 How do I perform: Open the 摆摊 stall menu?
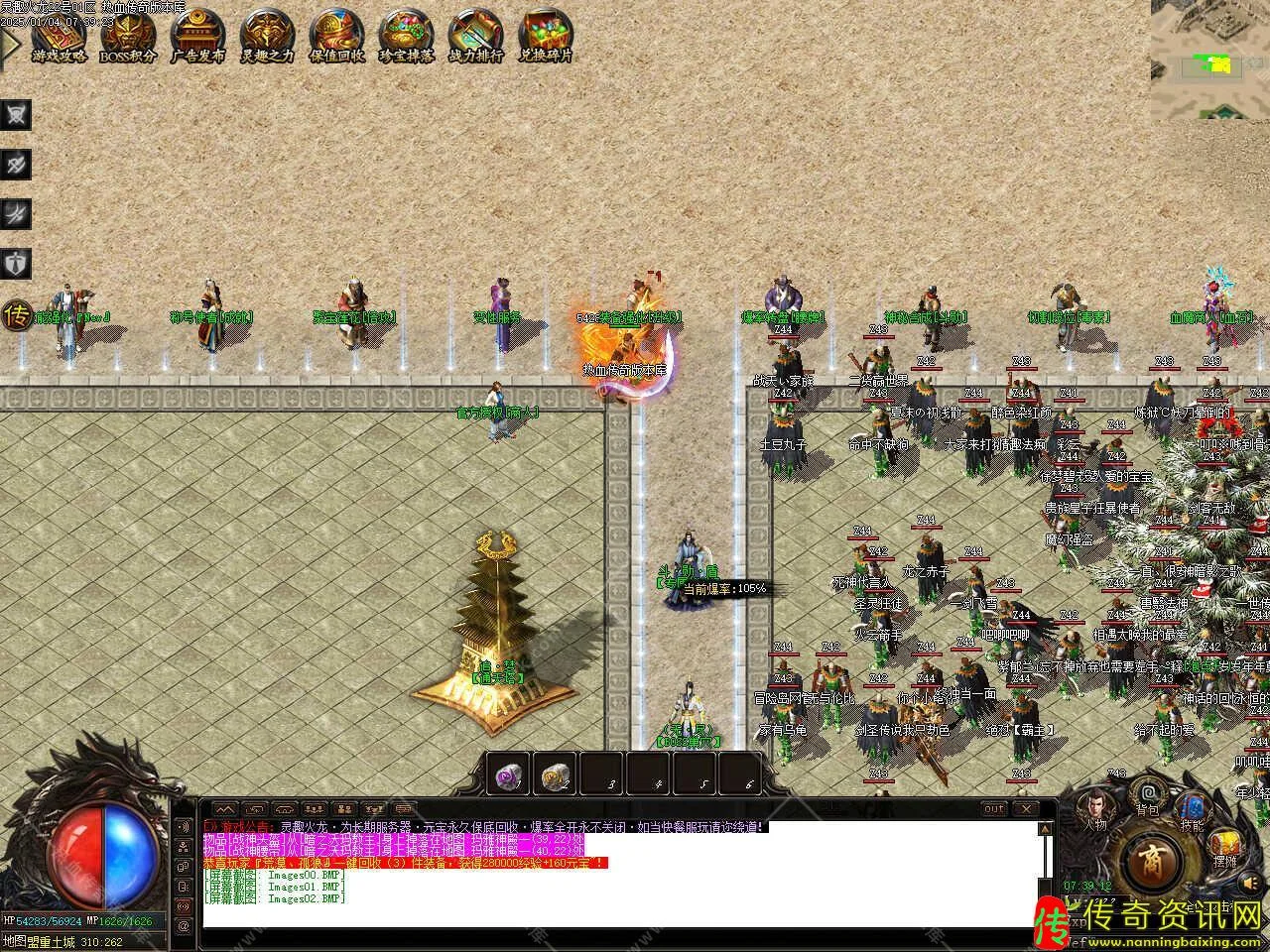1223,850
